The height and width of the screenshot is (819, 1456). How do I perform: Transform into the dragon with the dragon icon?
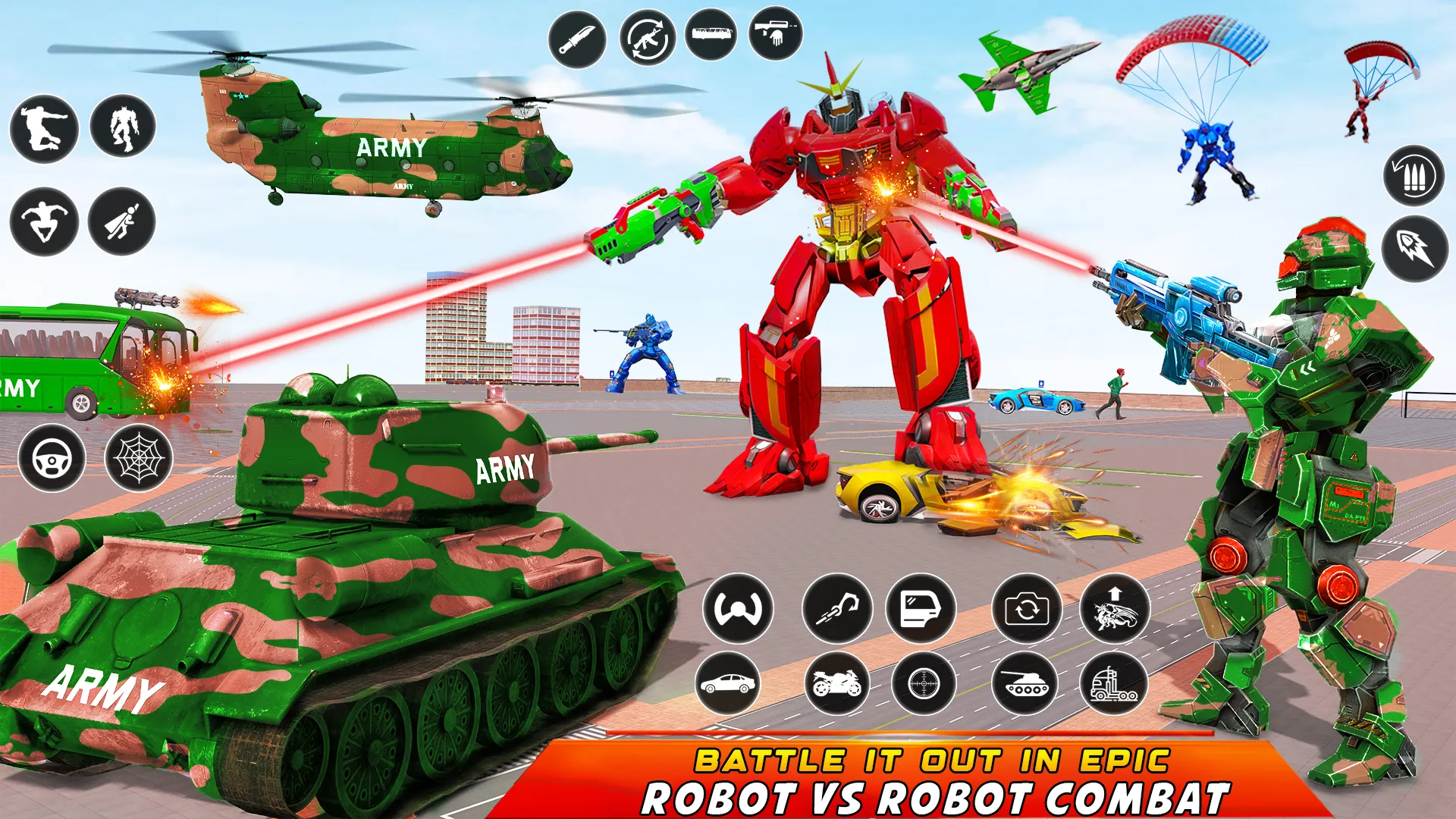(x=1115, y=610)
